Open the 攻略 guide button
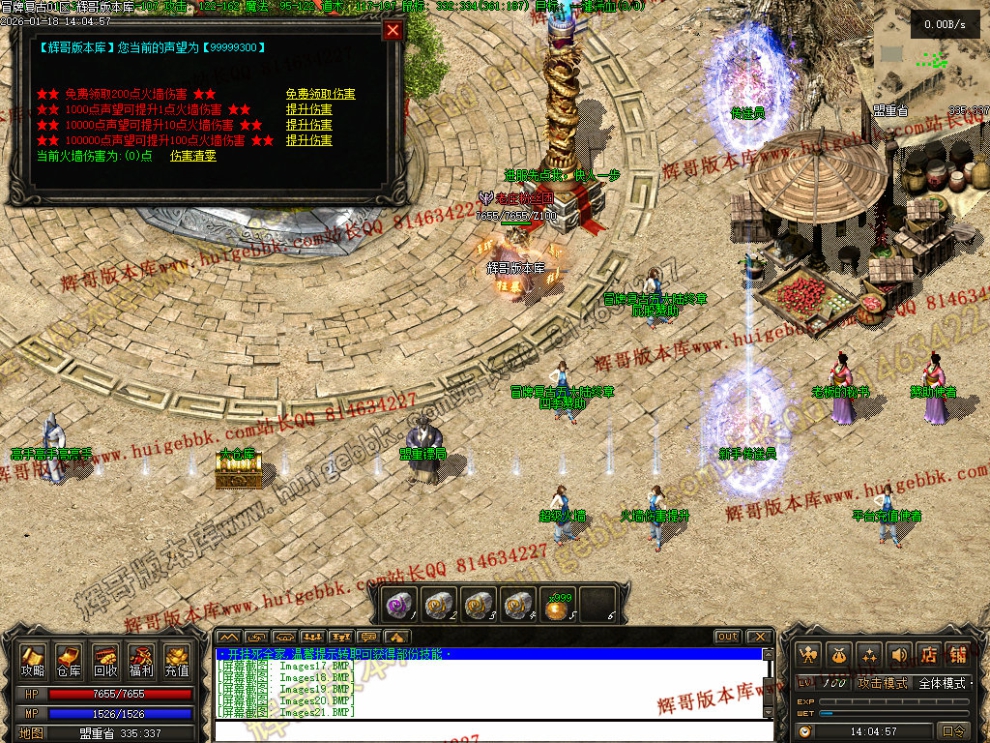This screenshot has height=743, width=990. [33, 660]
